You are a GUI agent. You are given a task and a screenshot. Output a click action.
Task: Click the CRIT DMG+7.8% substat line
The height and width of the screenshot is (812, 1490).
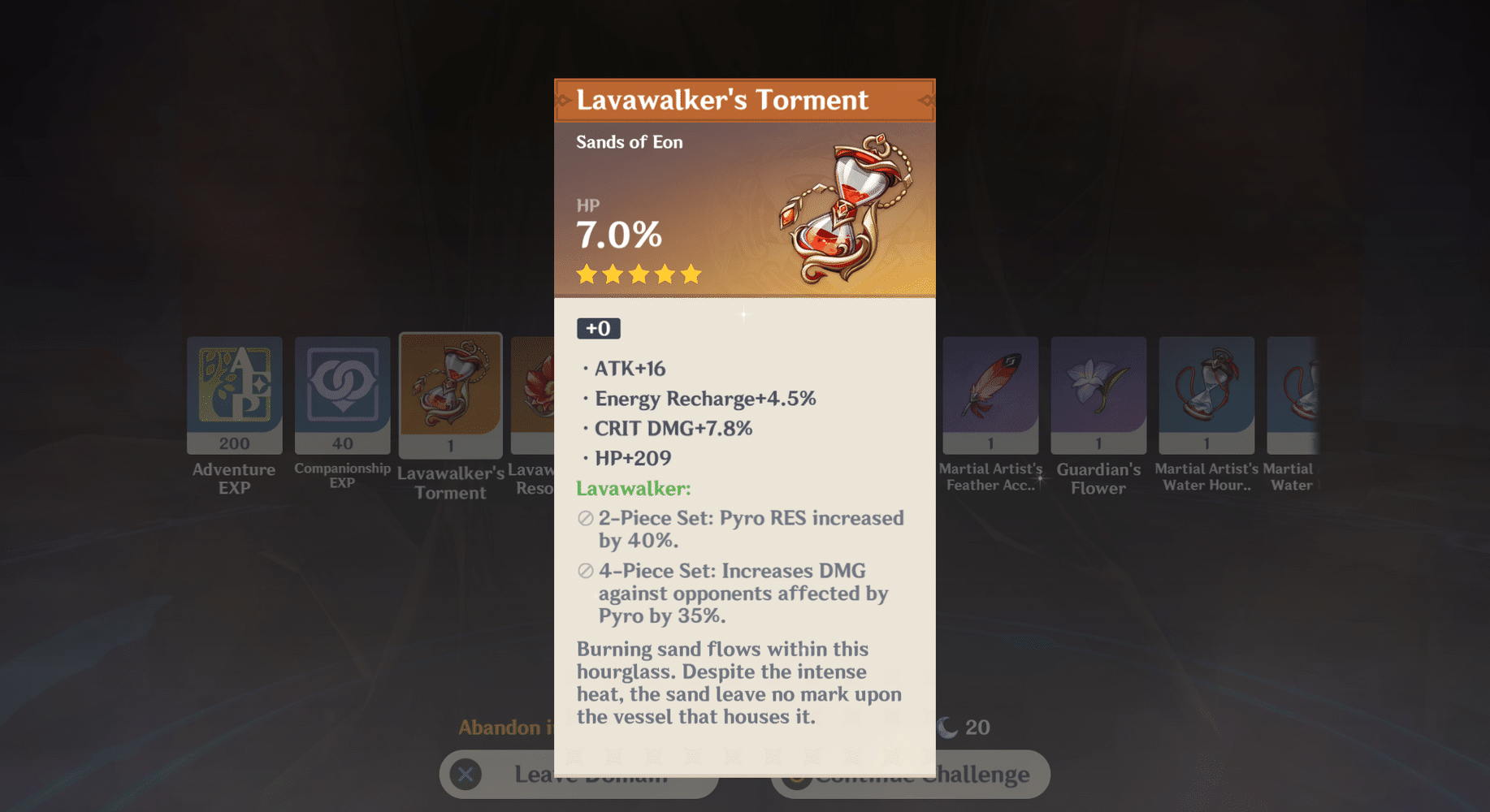[x=673, y=428]
